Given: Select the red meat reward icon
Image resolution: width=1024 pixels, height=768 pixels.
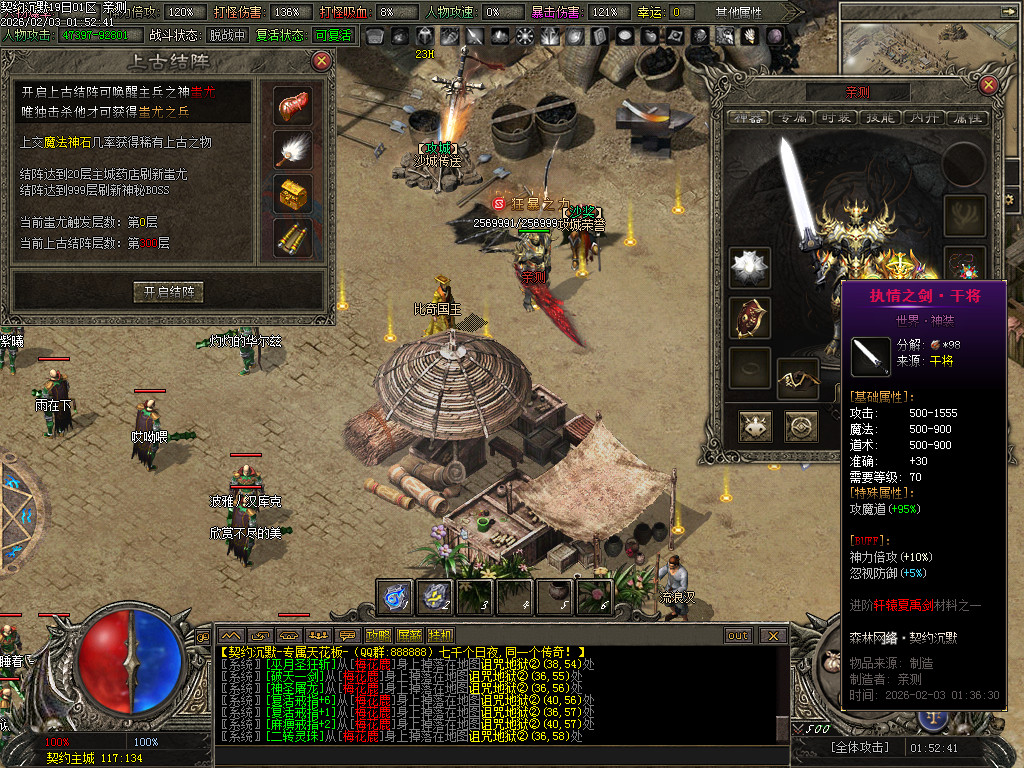Looking at the screenshot, I should pos(293,104).
